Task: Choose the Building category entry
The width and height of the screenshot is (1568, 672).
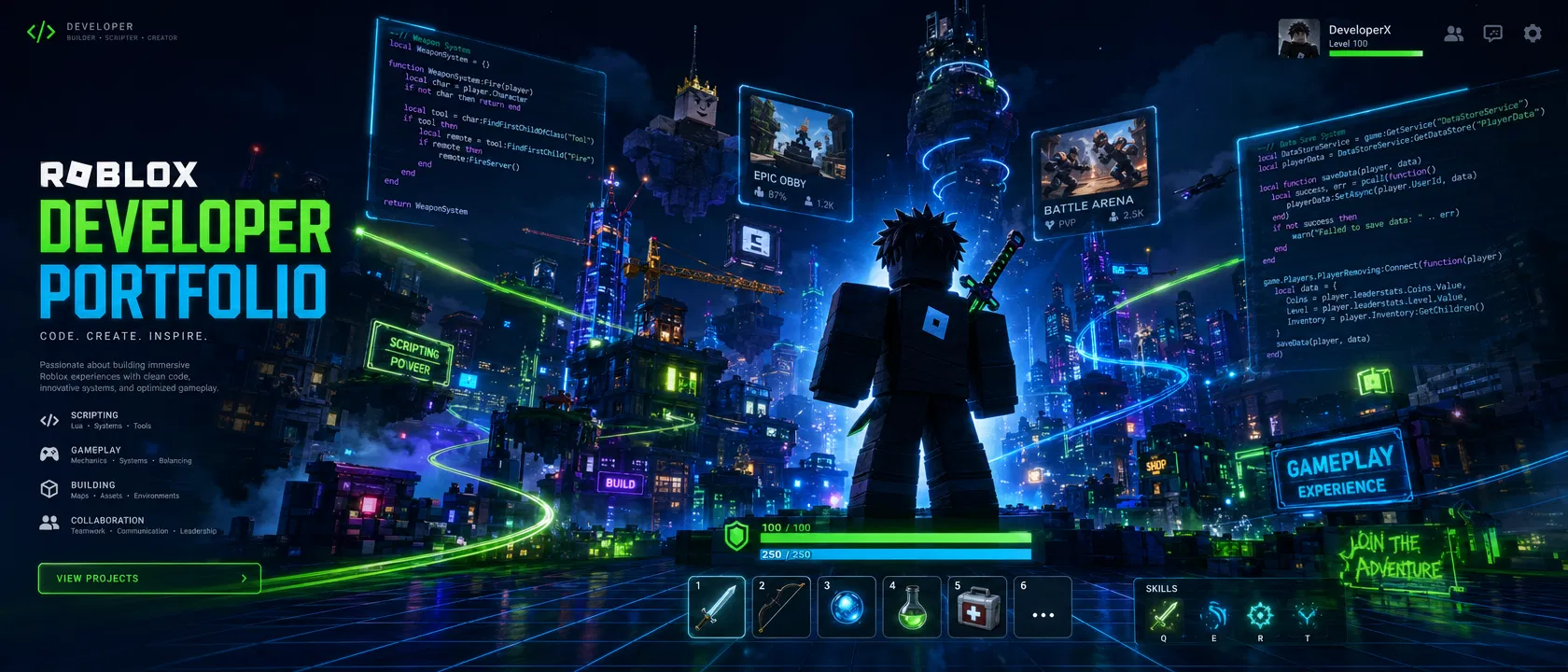Action: 93,490
